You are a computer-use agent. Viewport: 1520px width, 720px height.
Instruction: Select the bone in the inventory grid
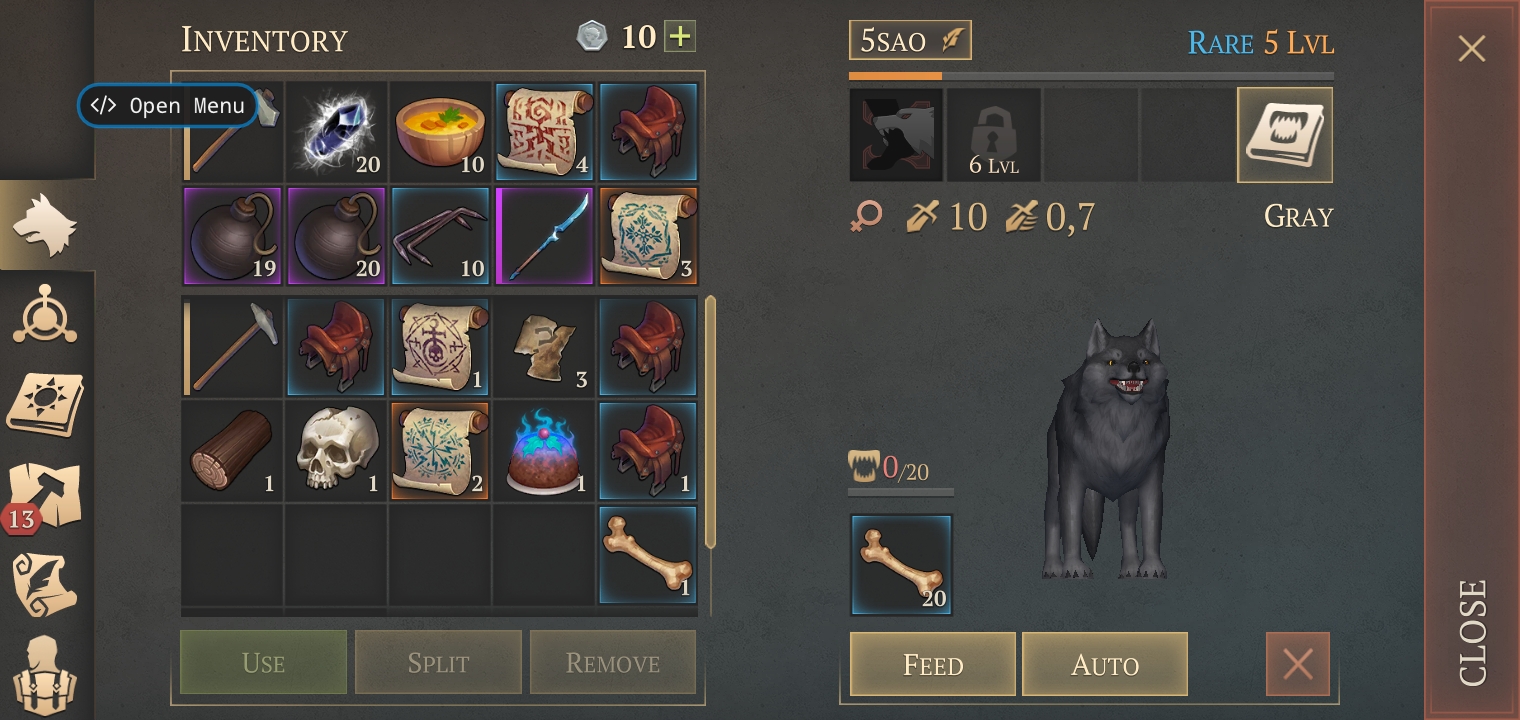pos(648,555)
